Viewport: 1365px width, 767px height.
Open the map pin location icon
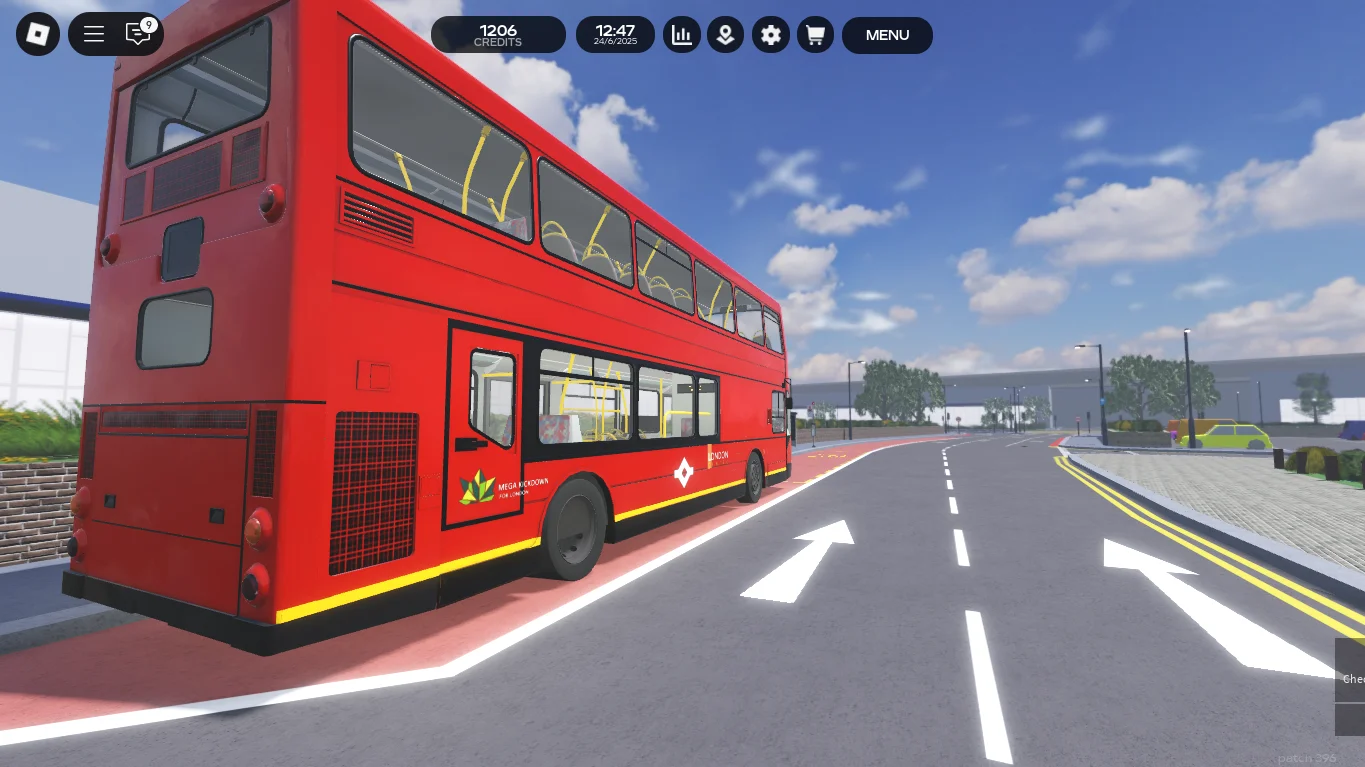point(726,35)
